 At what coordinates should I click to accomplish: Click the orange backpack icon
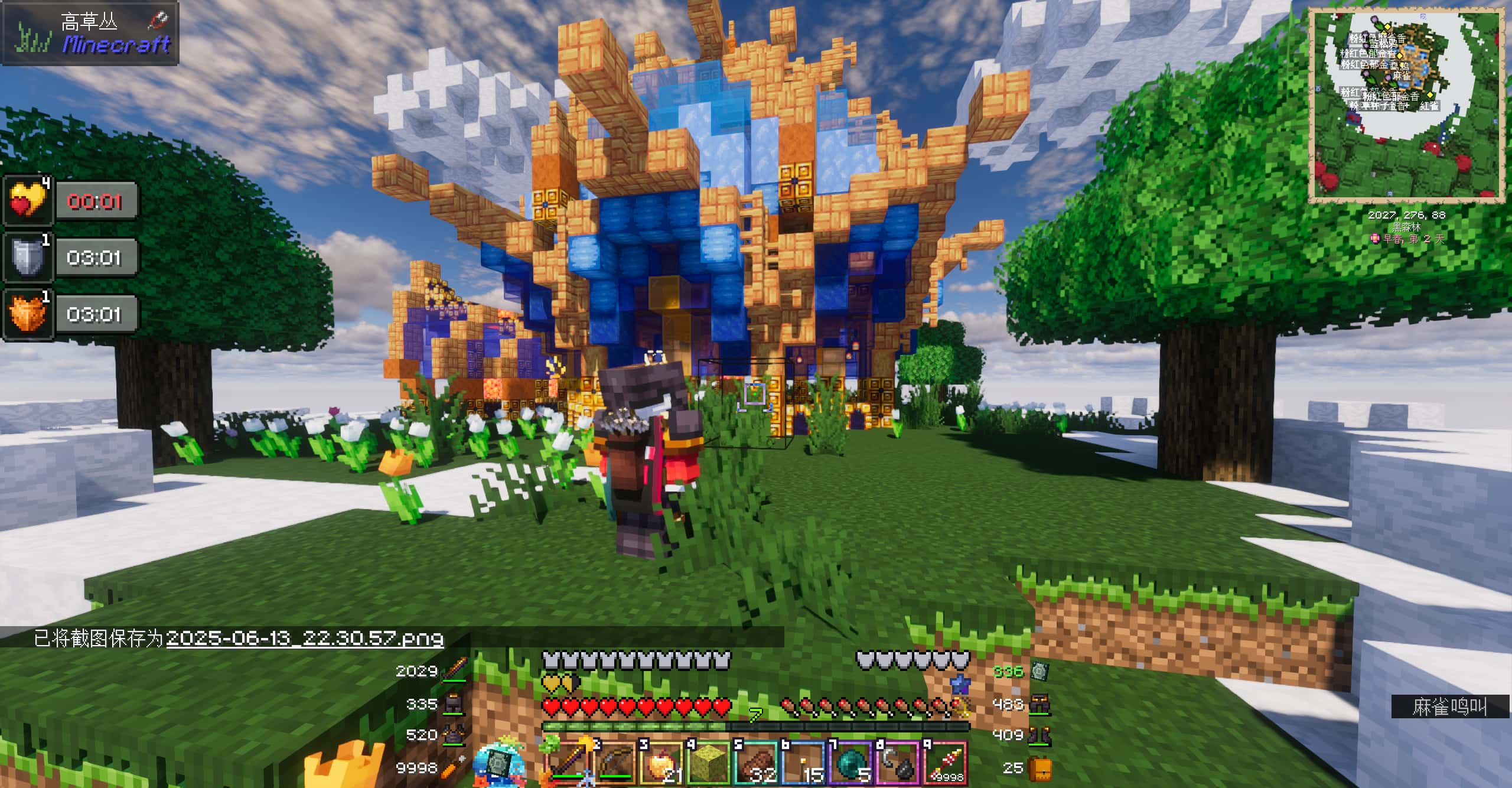(1040, 769)
